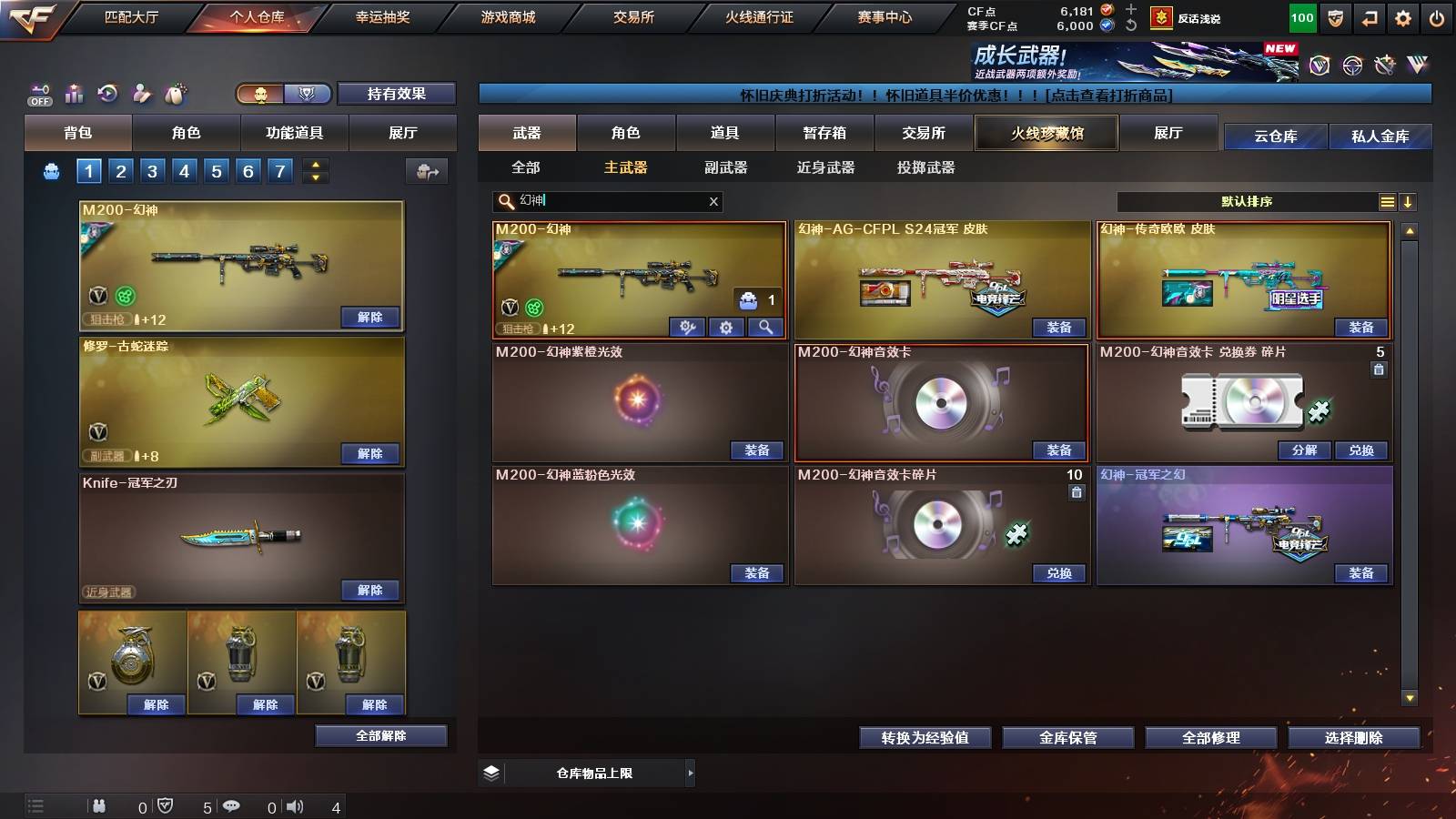Click 装备 on the 幻神-传奇欧欧 皮肤
This screenshot has width=1456, height=819.
[x=1360, y=328]
